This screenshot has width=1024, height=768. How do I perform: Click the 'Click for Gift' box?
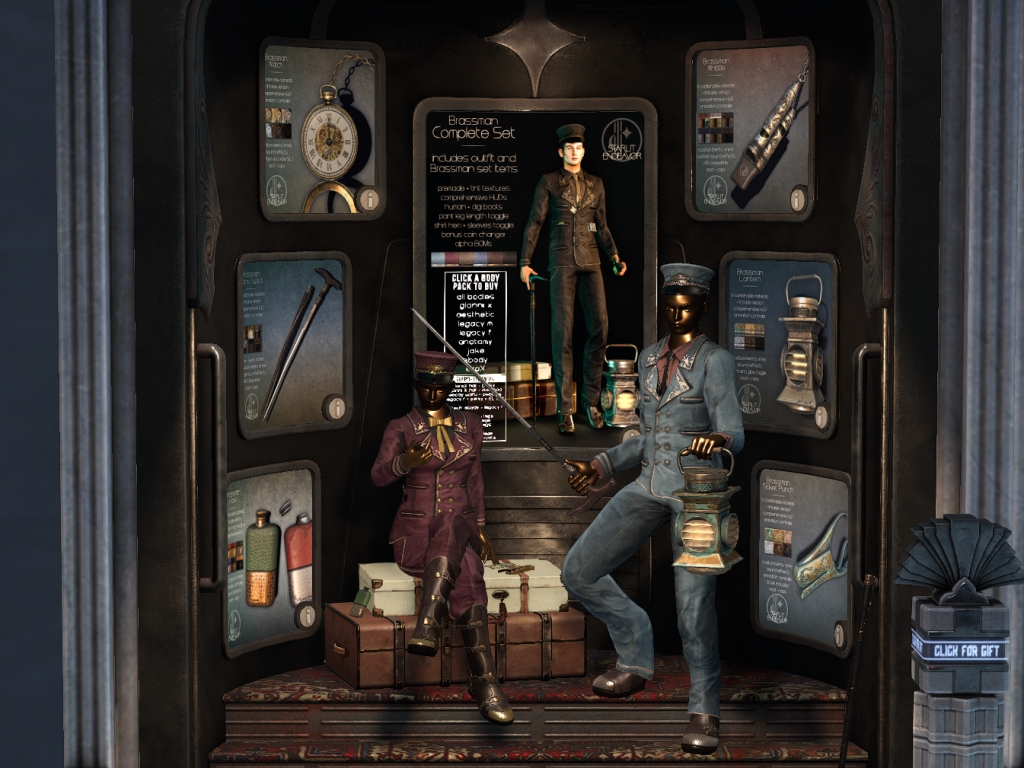(958, 651)
